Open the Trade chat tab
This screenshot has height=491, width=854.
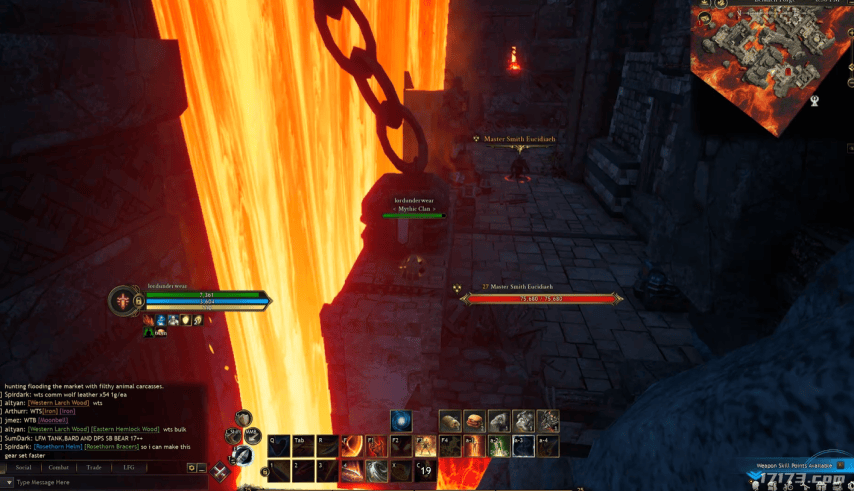[94, 467]
